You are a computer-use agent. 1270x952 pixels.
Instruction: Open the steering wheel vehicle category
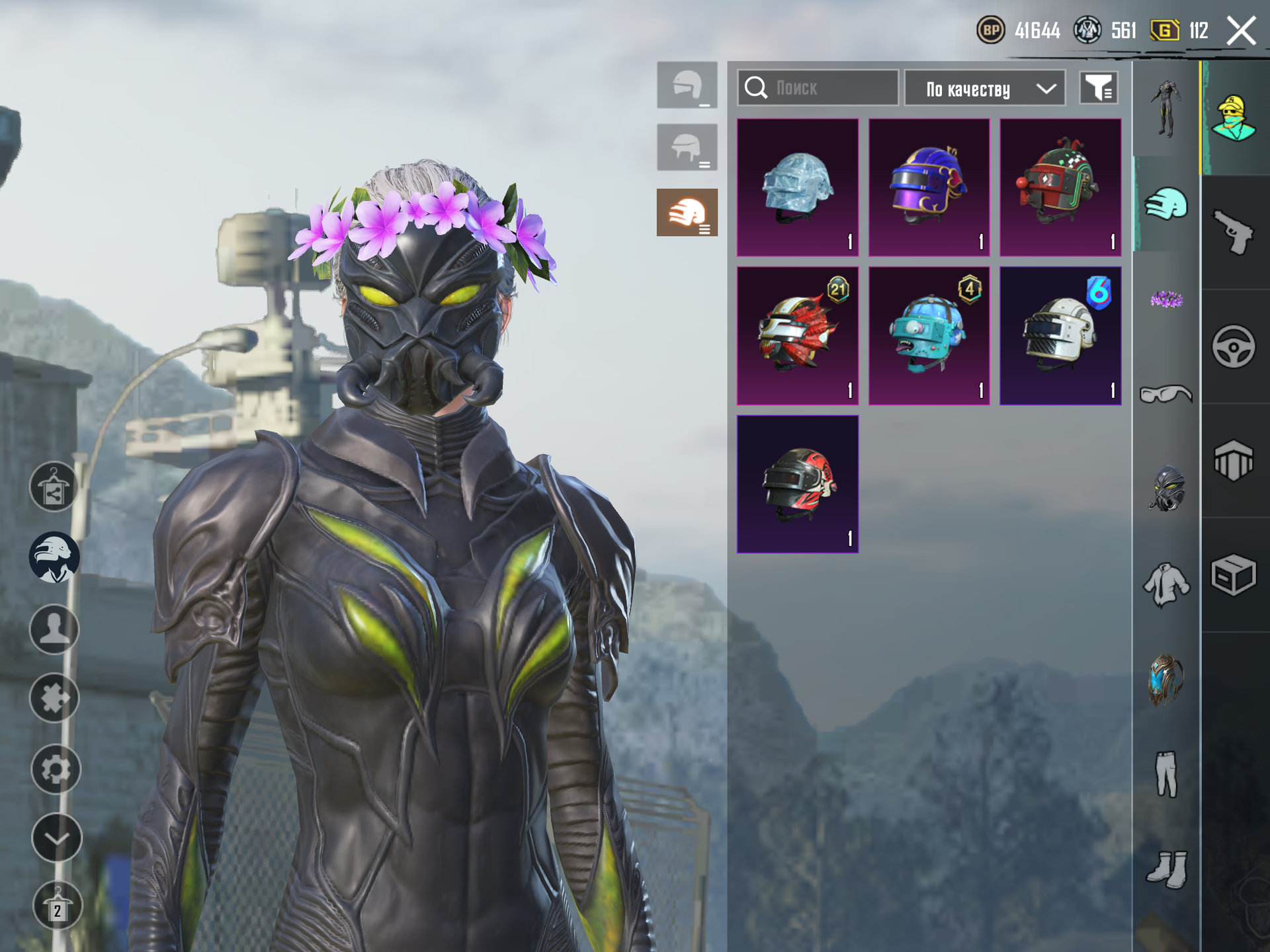[1234, 346]
